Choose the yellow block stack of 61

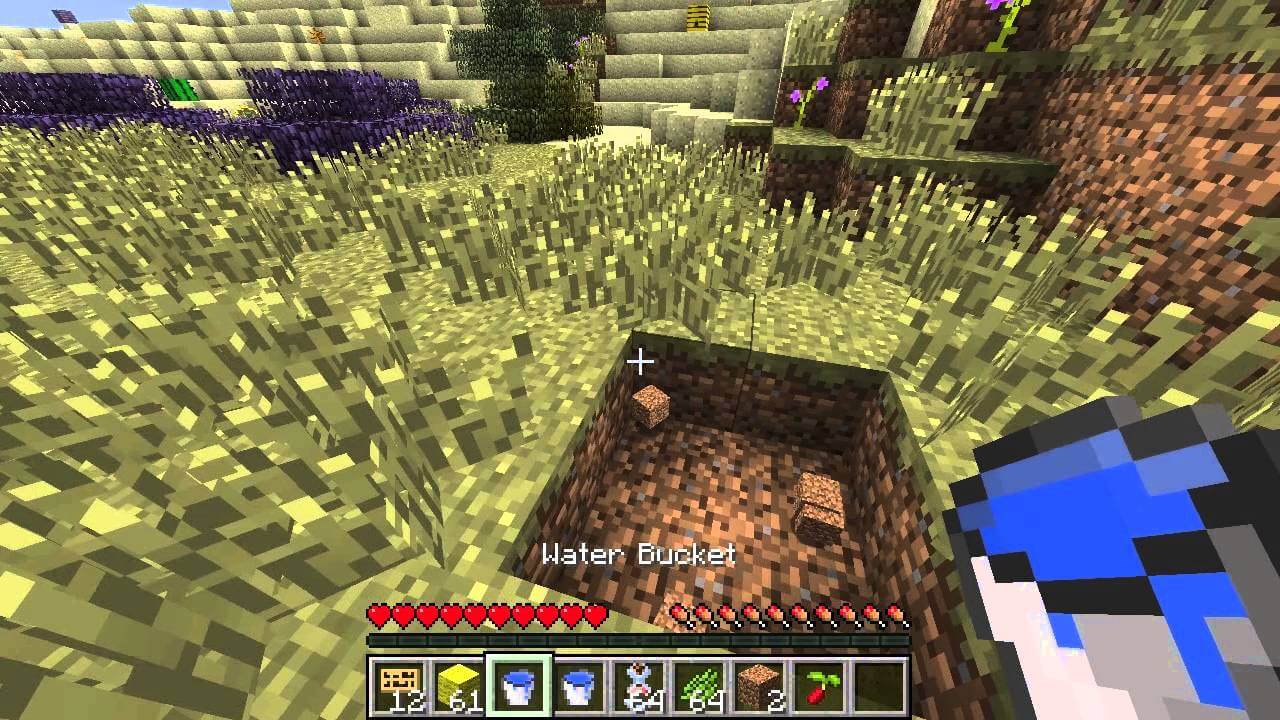click(458, 686)
